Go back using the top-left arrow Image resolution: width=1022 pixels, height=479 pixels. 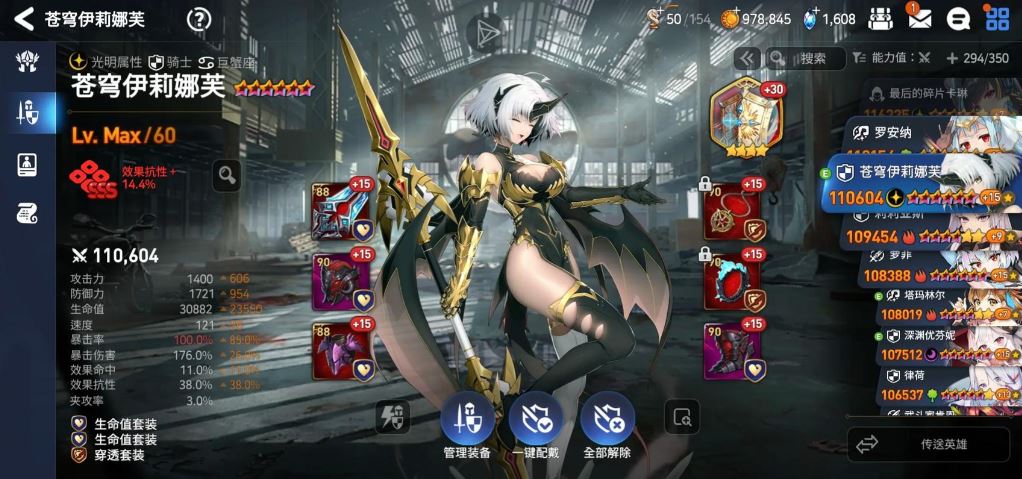pyautogui.click(x=24, y=19)
